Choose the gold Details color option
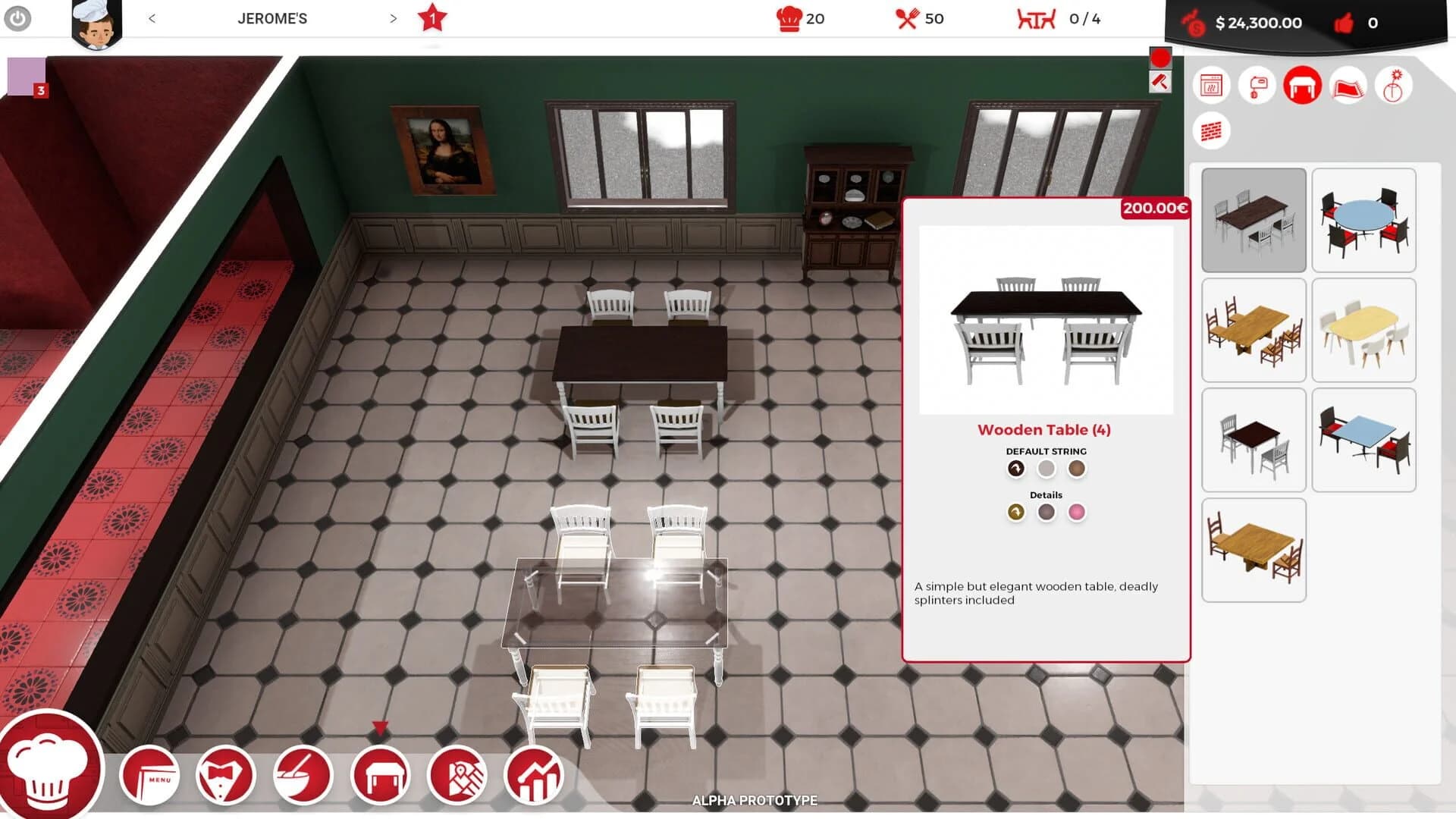The image size is (1456, 819). tap(1016, 513)
